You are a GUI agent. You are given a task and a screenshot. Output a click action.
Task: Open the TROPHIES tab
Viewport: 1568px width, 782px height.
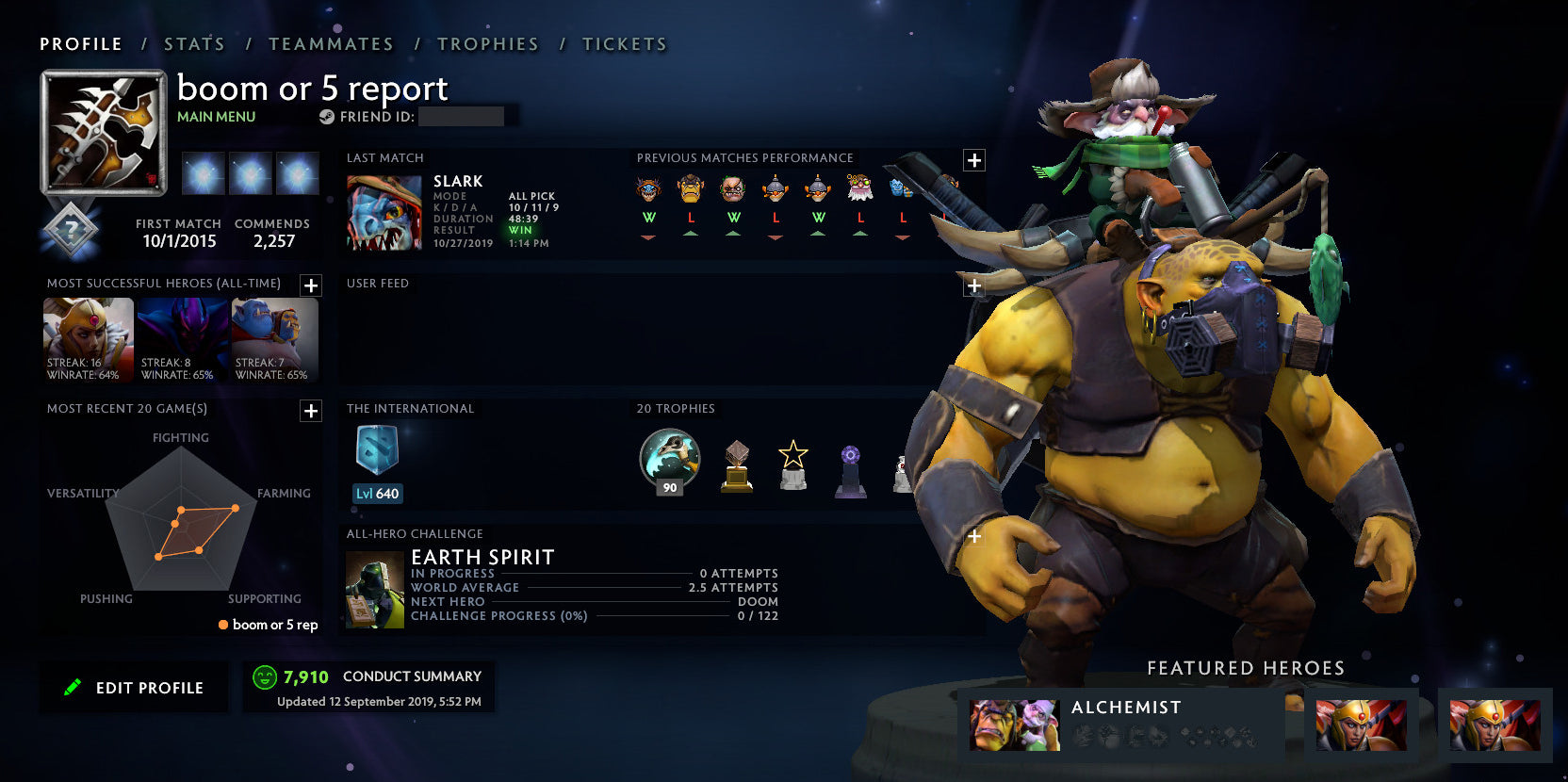(487, 43)
